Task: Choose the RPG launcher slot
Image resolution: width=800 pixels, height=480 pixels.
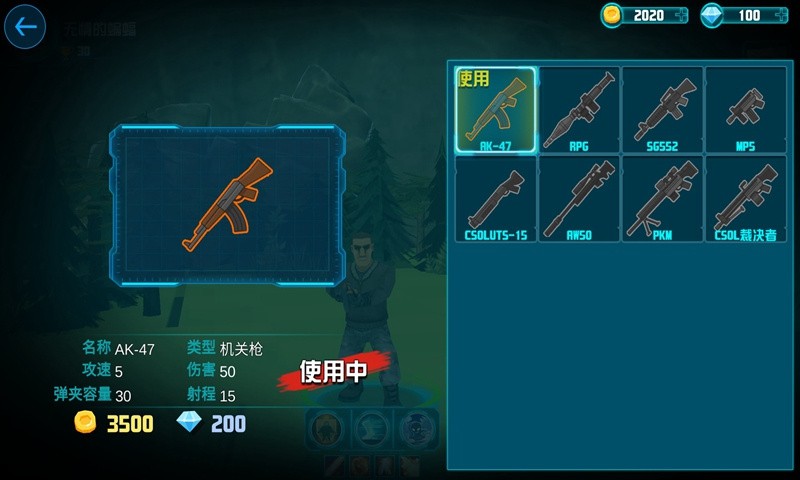Action: click(x=579, y=110)
